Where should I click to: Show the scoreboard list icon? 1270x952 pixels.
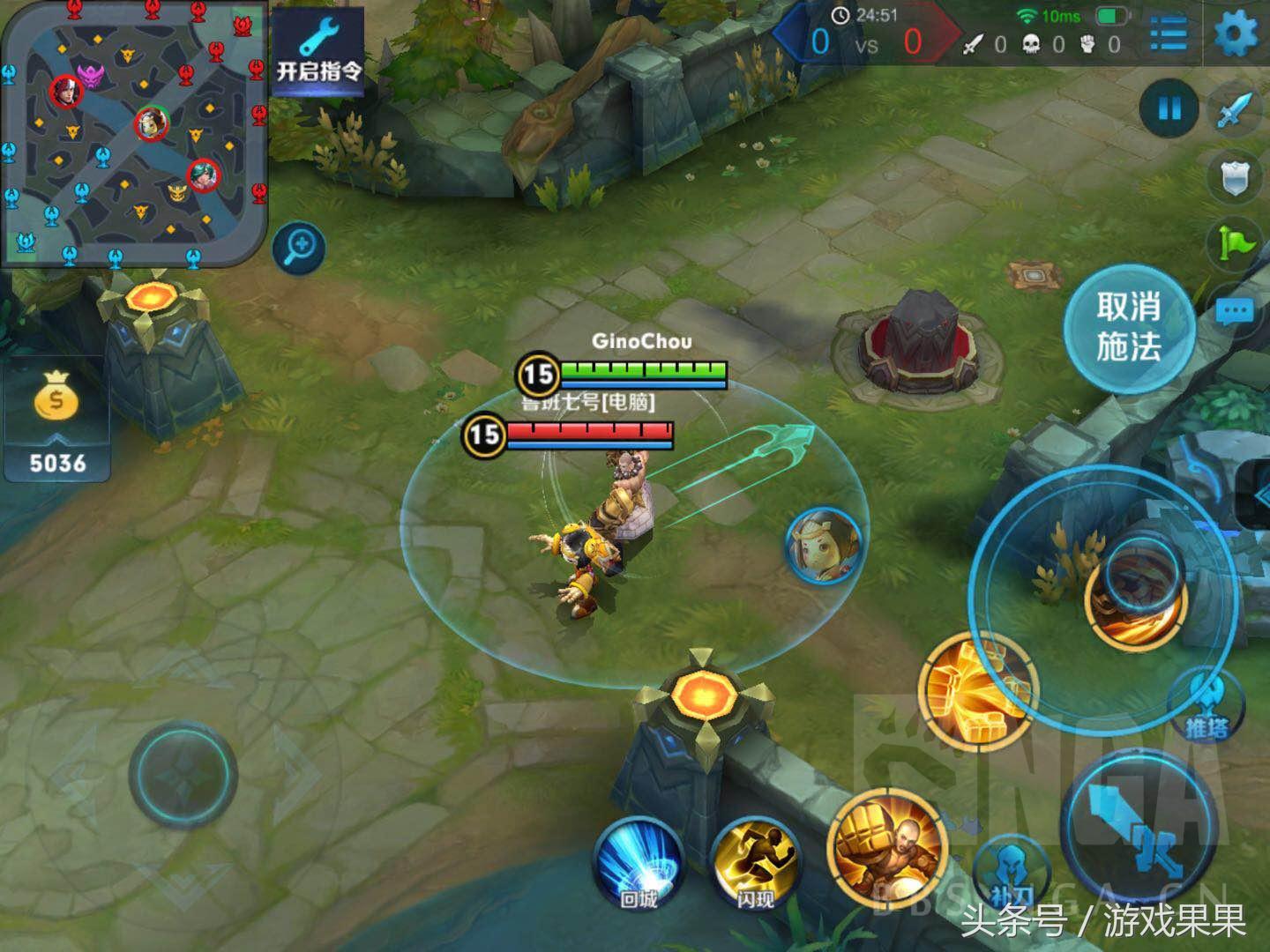tap(1169, 35)
